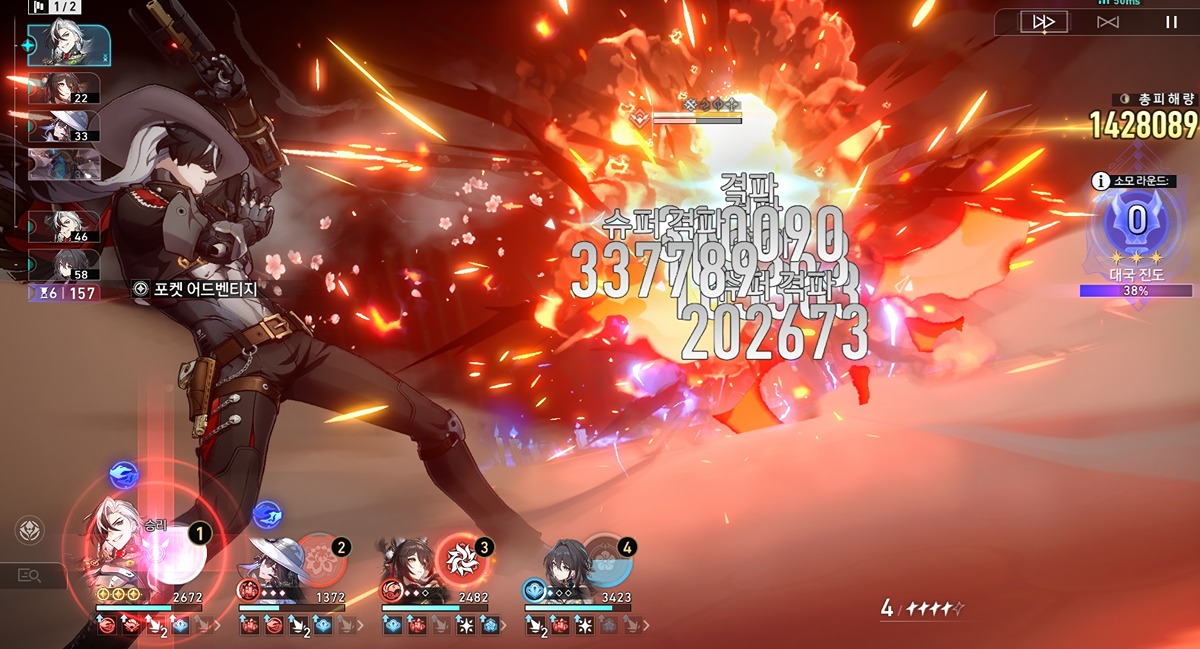Open the battle details magnifier panel
The width and height of the screenshot is (1200, 649).
[29, 575]
